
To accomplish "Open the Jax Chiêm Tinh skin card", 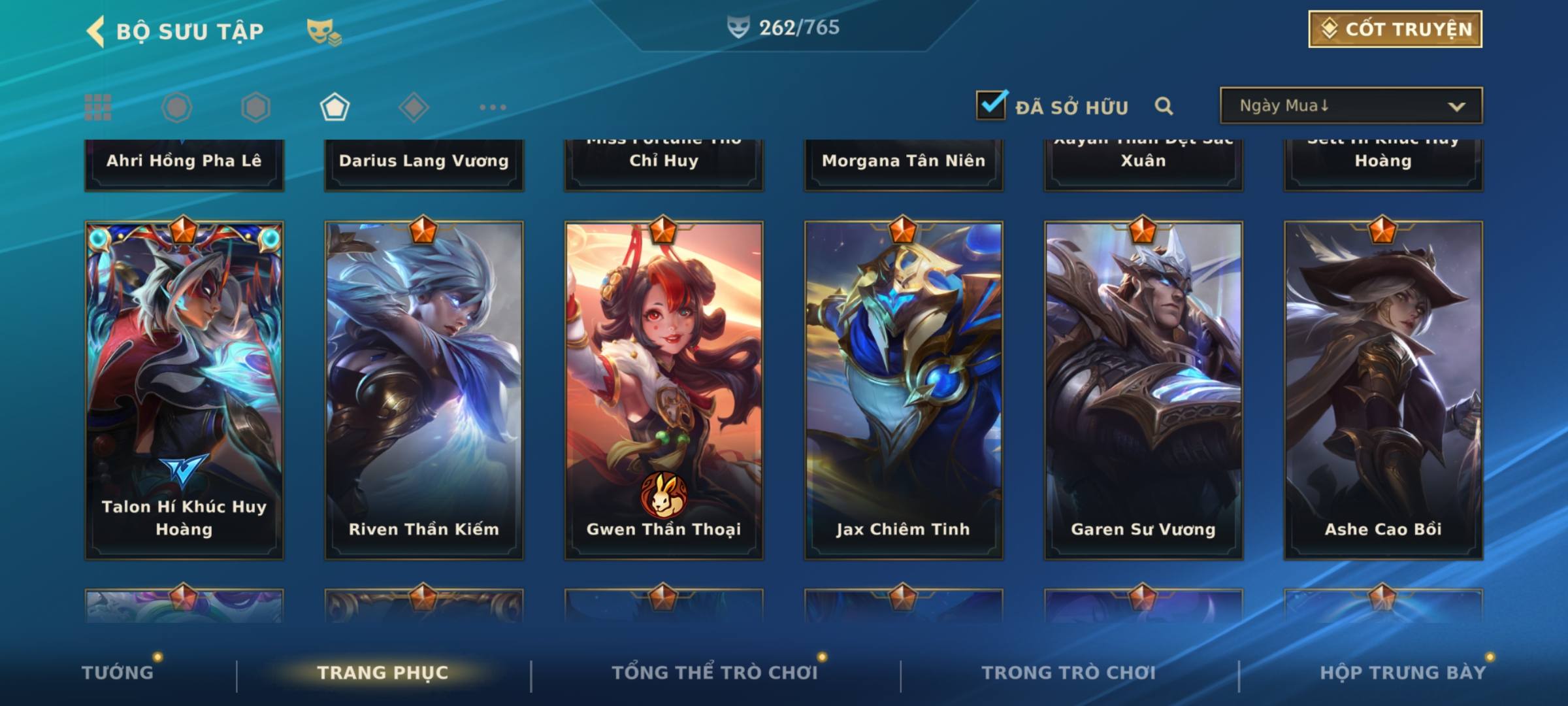I will pos(904,390).
